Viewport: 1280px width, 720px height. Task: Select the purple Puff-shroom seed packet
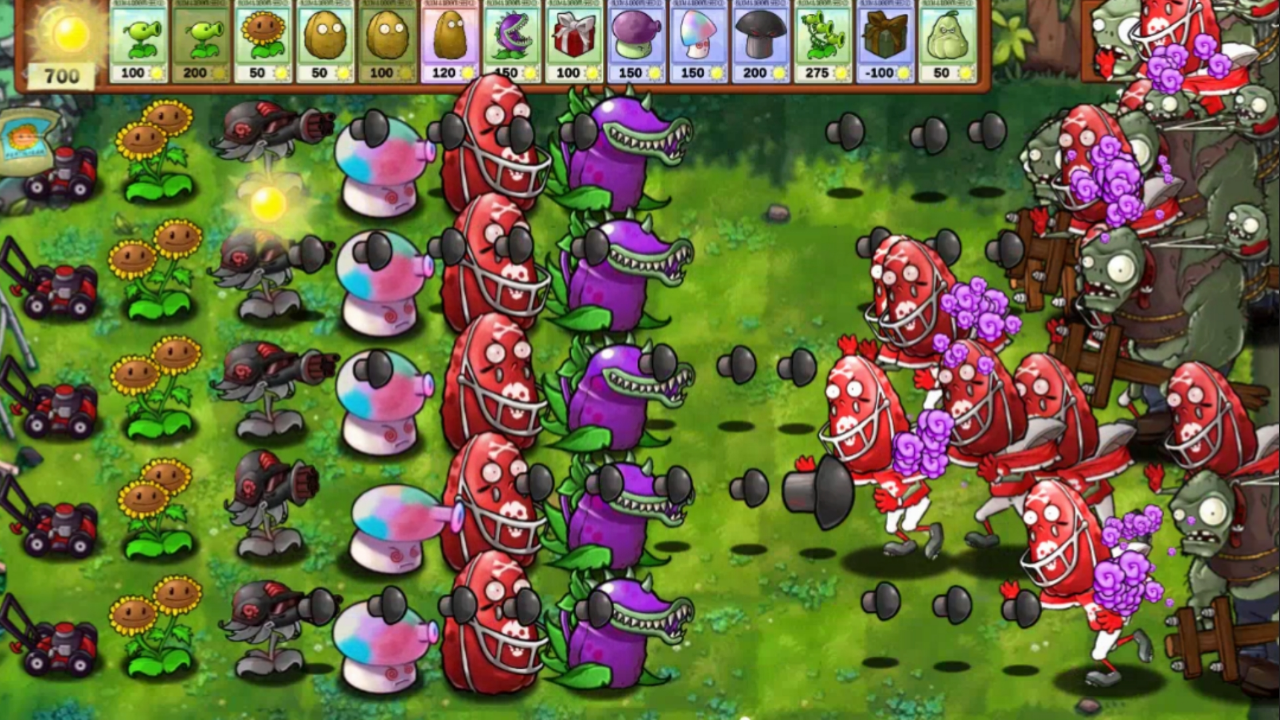636,40
